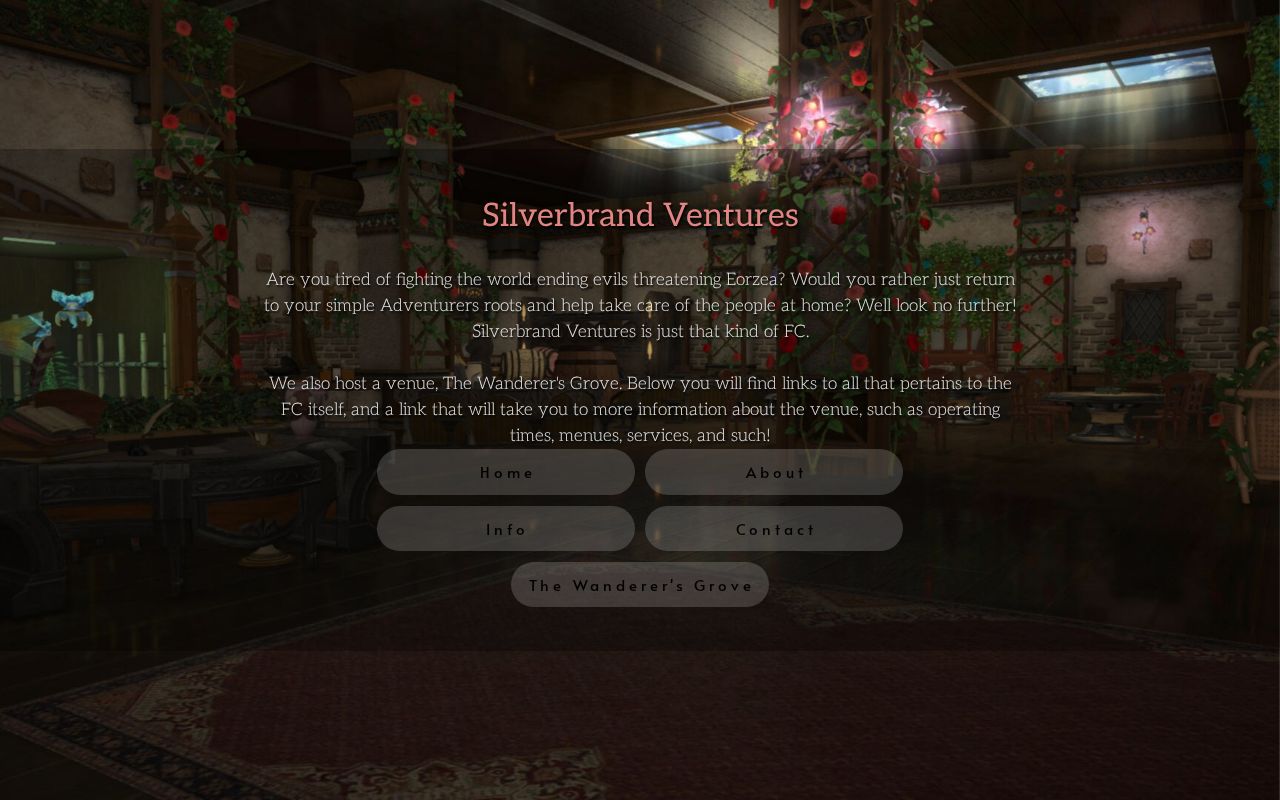The width and height of the screenshot is (1280, 800).
Task: Click the About navigation link
Action: pyautogui.click(x=773, y=472)
